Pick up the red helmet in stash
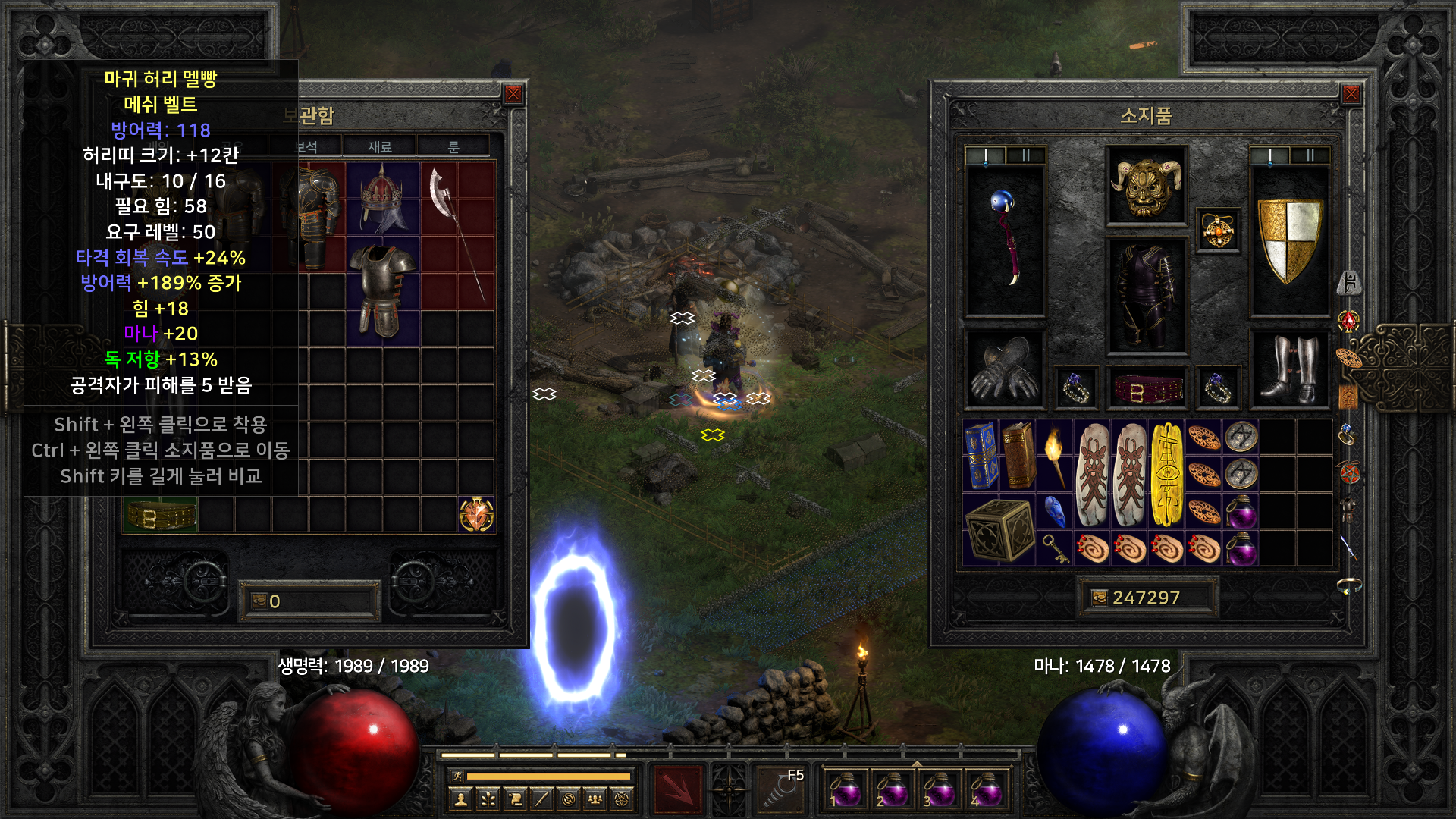The image size is (1456, 819). click(383, 199)
